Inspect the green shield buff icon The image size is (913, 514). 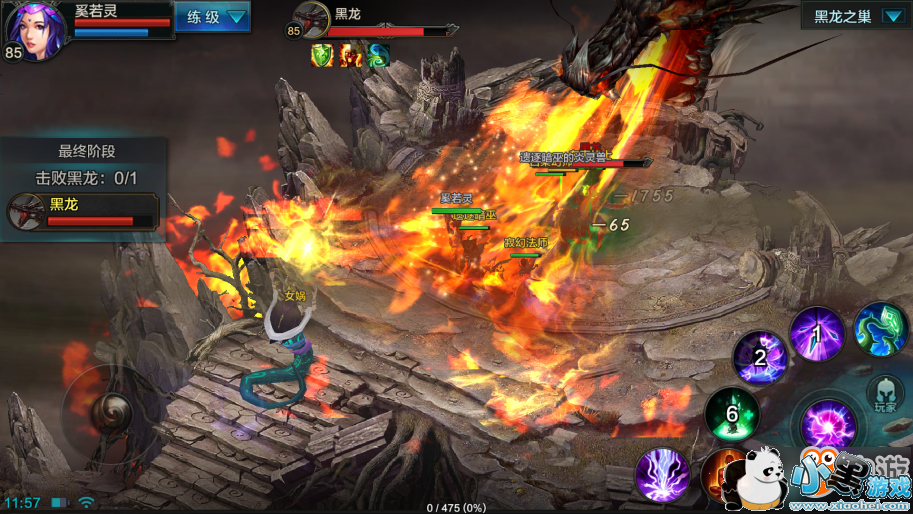click(x=322, y=56)
